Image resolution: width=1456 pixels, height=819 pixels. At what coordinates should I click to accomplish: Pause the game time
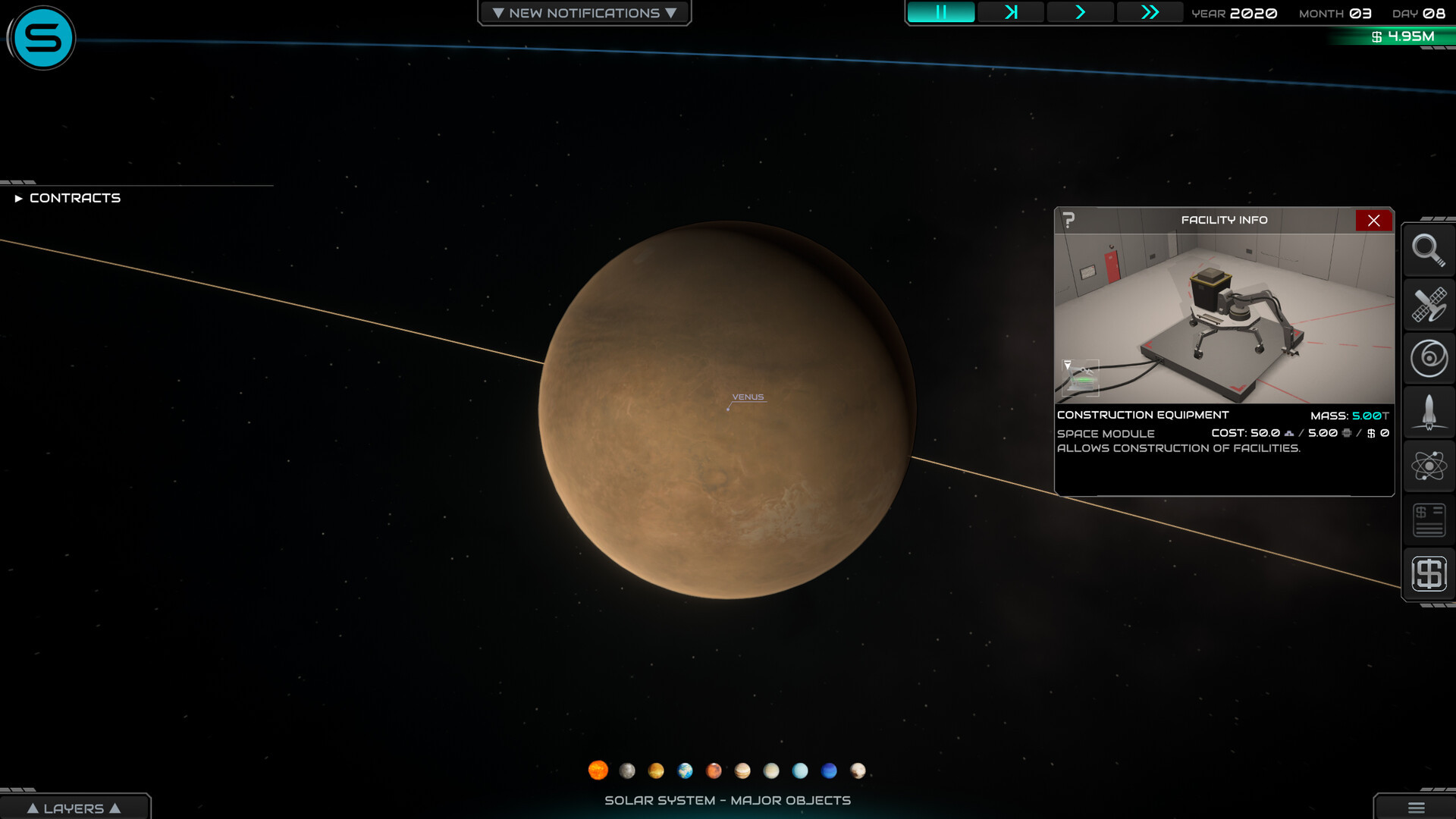pos(940,12)
